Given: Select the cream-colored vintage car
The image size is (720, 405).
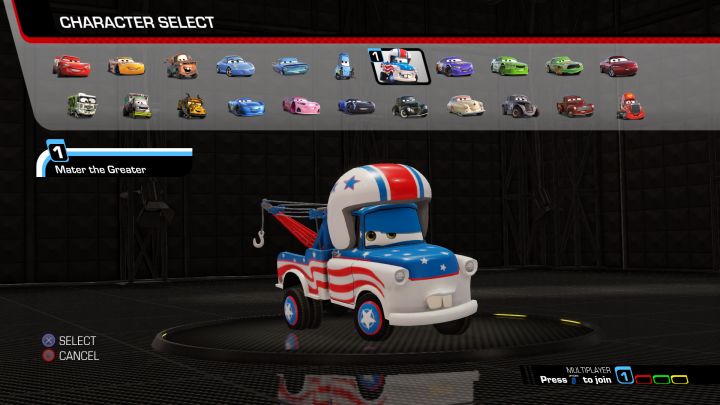Looking at the screenshot, I should pyautogui.click(x=464, y=104).
